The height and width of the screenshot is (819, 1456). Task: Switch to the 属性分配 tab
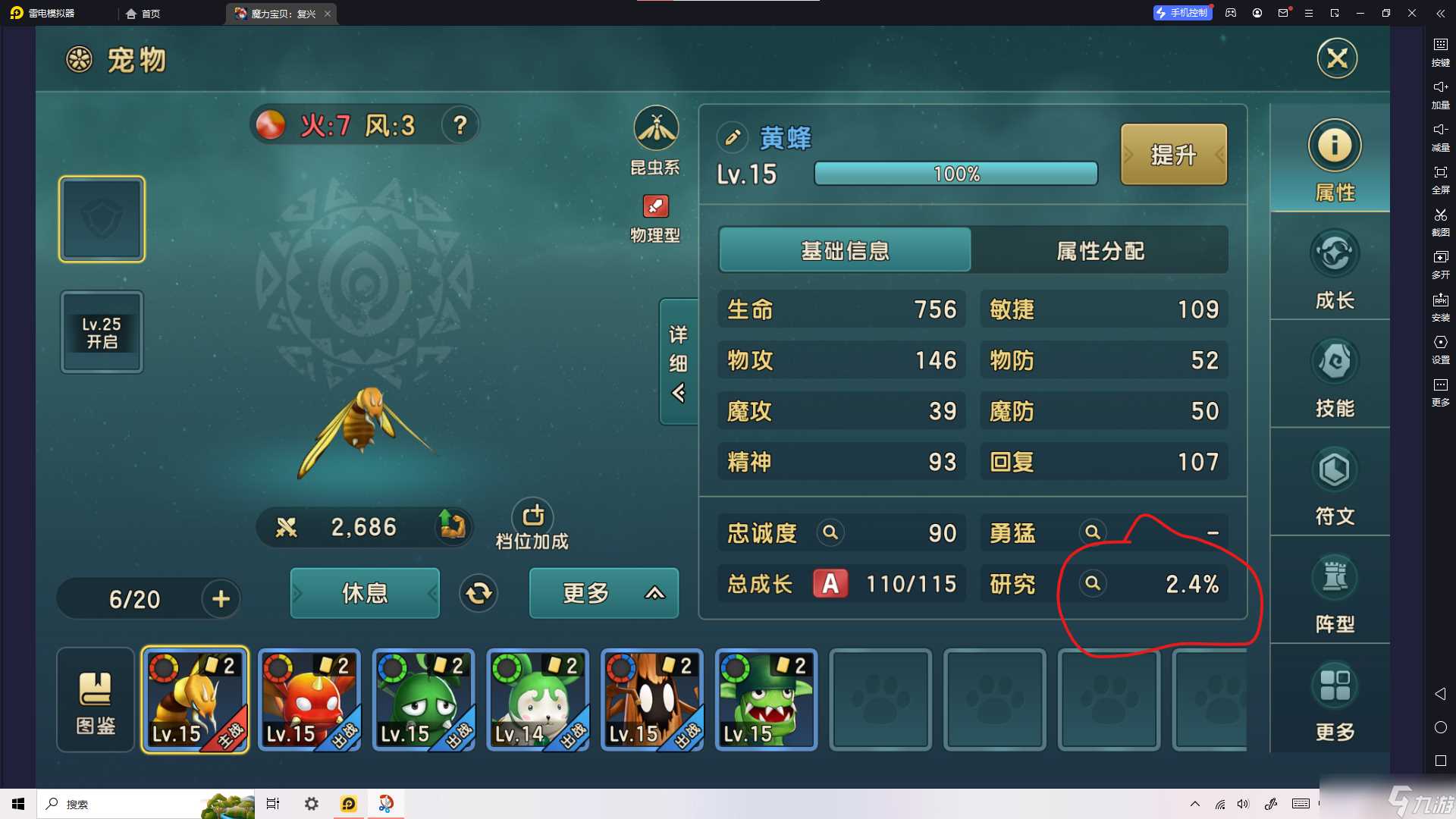pos(1100,250)
